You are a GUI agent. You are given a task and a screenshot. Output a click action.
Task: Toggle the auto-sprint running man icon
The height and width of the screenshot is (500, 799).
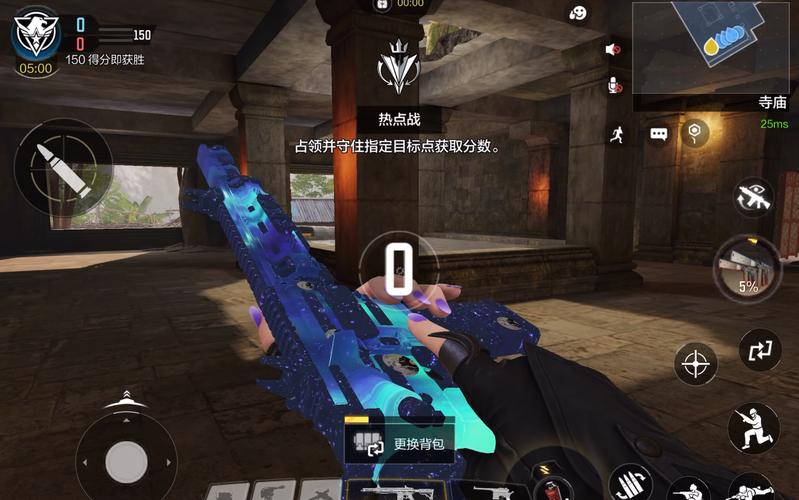coord(617,134)
